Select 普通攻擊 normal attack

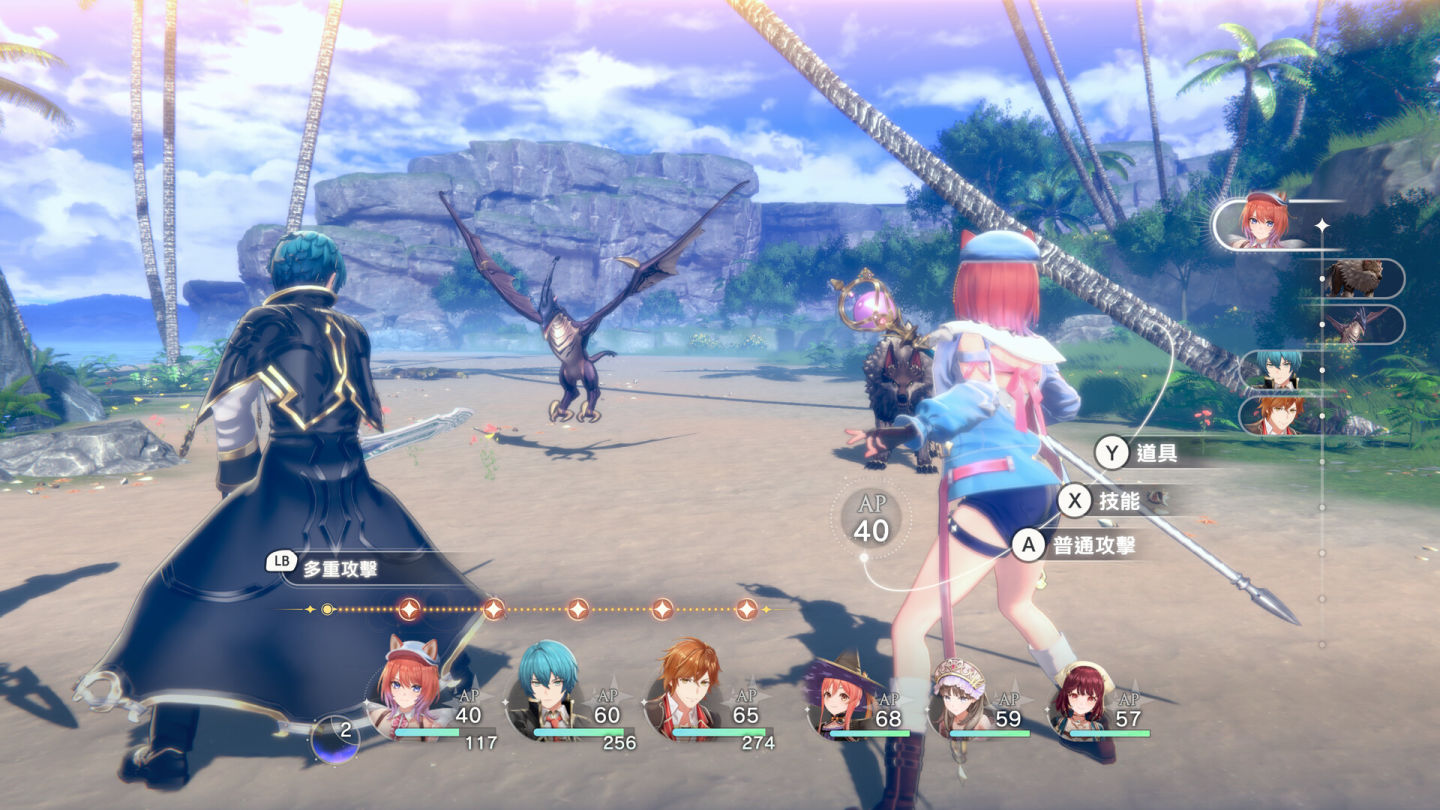coord(1075,546)
